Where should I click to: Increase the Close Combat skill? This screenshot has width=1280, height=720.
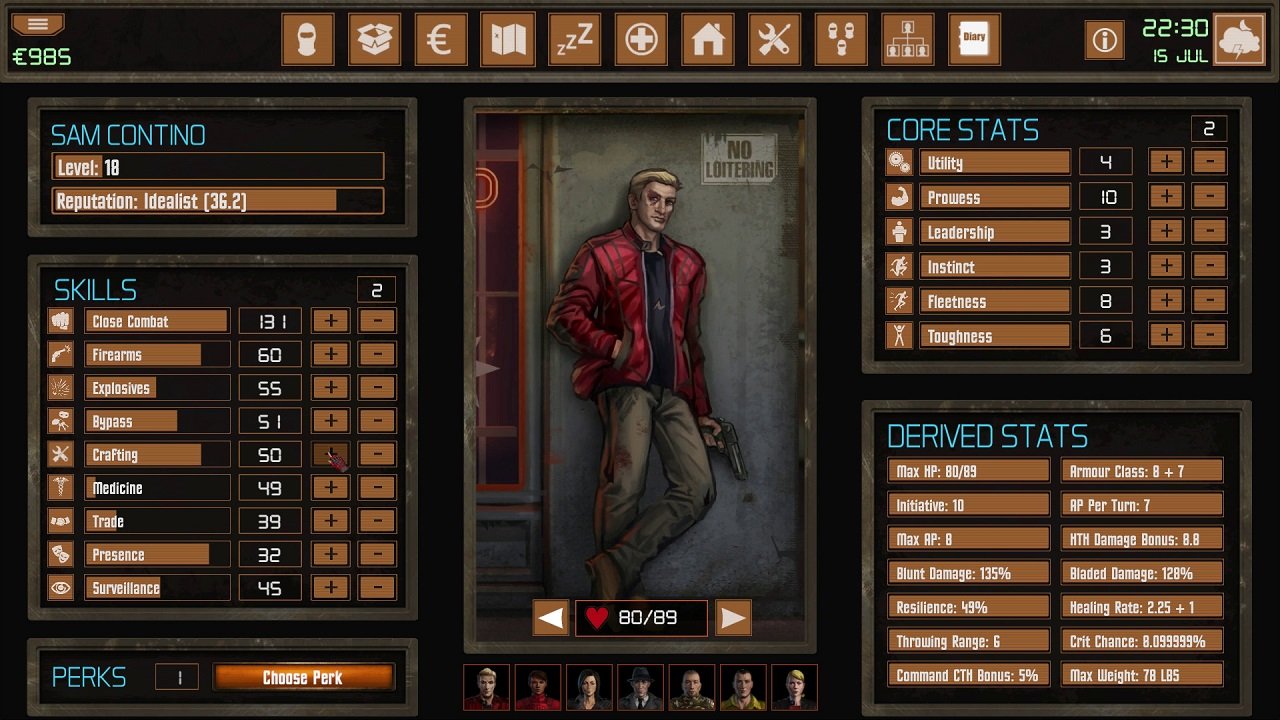pyautogui.click(x=330, y=321)
